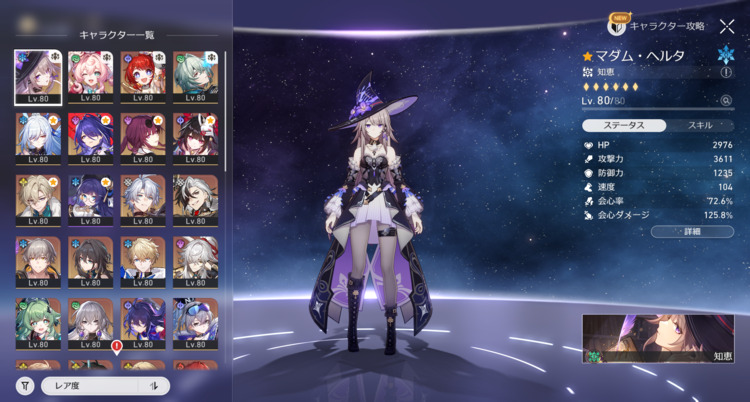Select the blonde male character portrait

pos(141,260)
